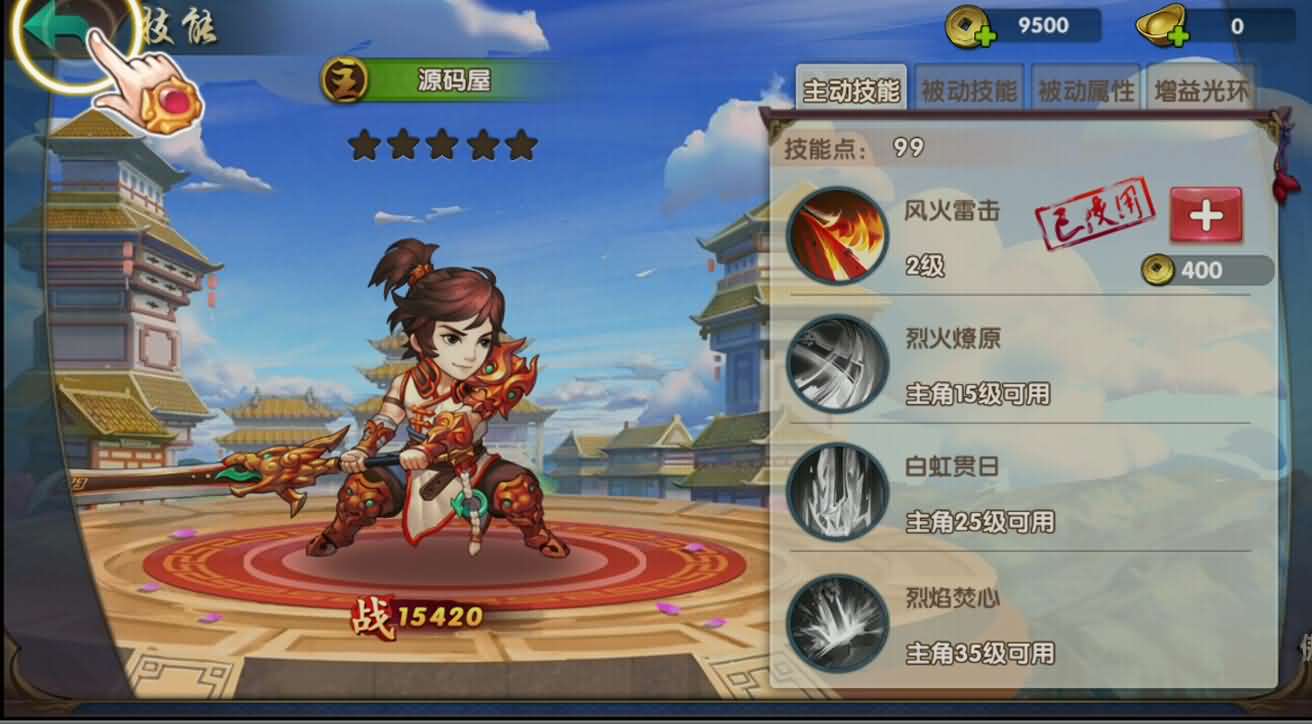Select the 烈火燎原 skill icon

click(836, 363)
